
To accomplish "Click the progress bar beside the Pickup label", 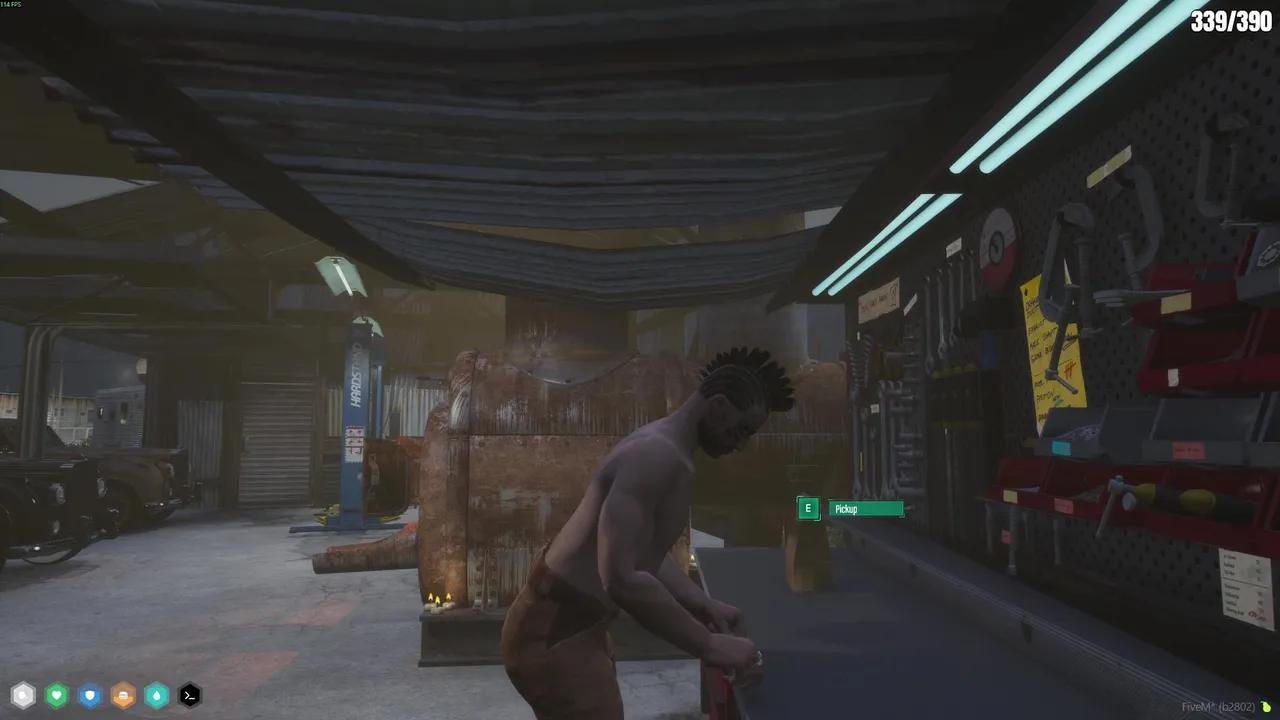I will pyautogui.click(x=880, y=509).
